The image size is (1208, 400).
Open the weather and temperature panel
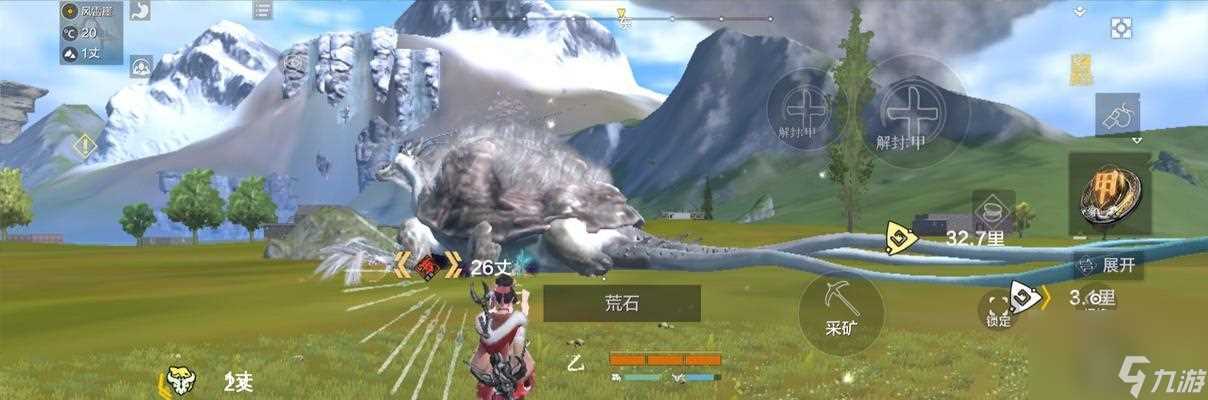[90, 32]
